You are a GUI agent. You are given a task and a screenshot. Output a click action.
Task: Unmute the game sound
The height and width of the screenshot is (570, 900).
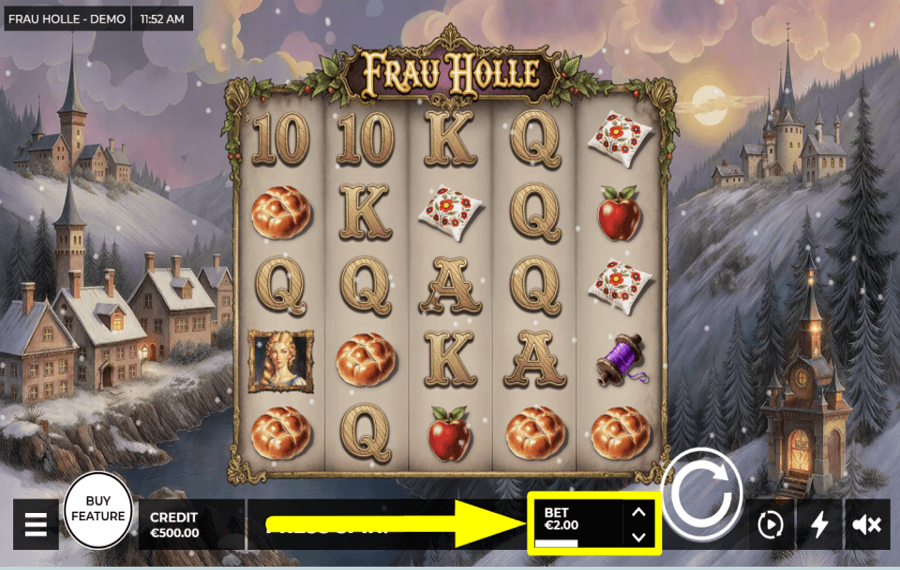point(866,524)
